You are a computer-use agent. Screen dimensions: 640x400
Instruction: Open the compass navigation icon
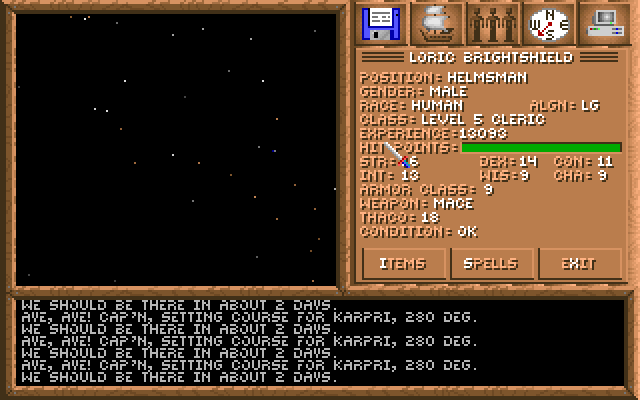[548, 22]
